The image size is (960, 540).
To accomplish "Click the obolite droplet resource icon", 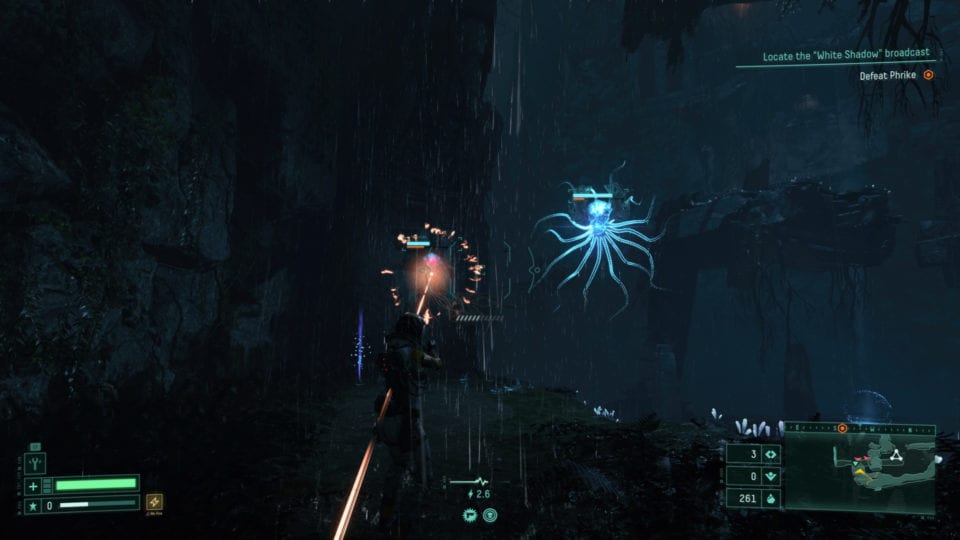I will 770,497.
